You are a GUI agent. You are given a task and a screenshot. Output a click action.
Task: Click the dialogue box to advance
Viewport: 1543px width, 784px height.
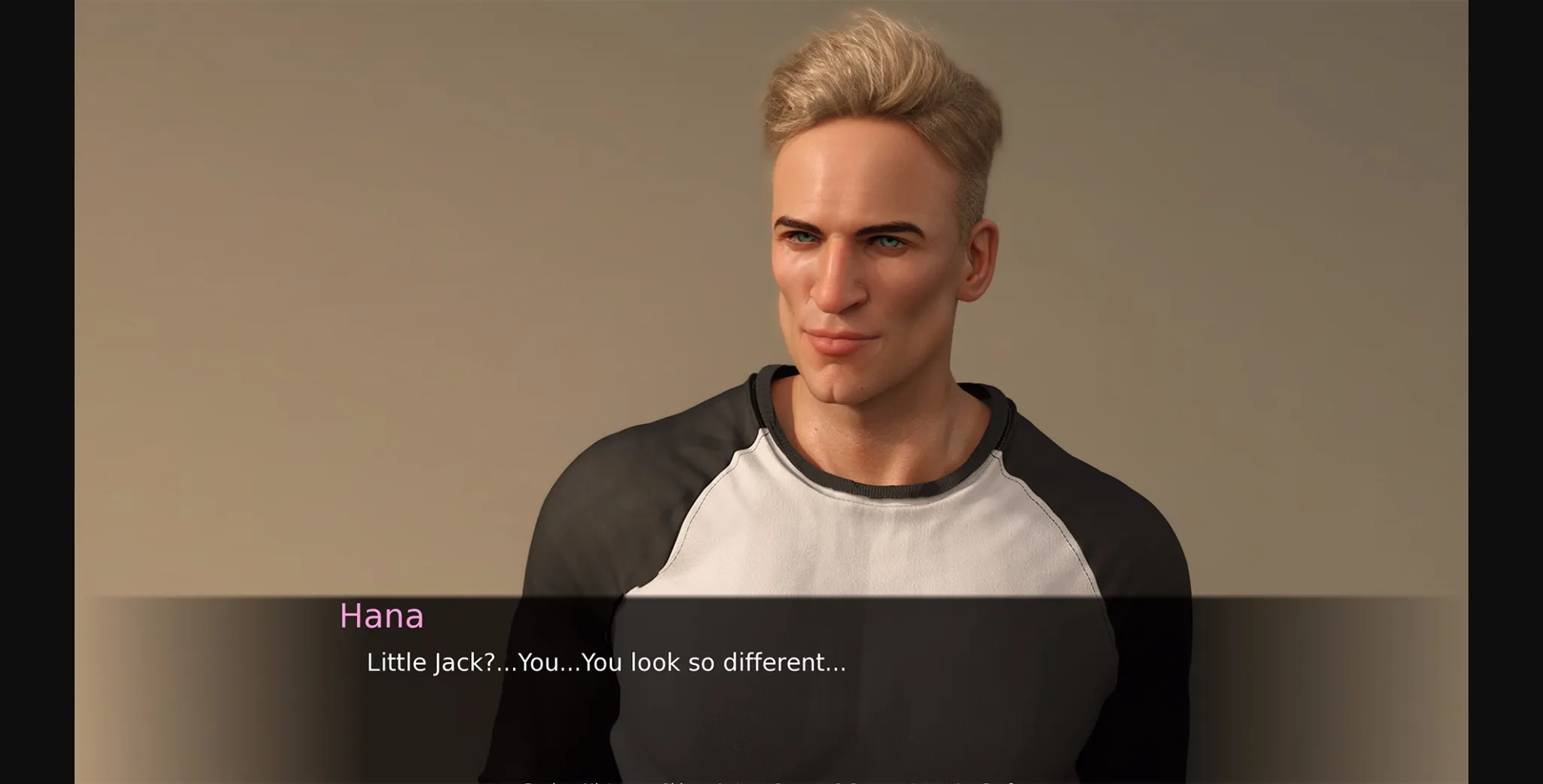[771, 678]
